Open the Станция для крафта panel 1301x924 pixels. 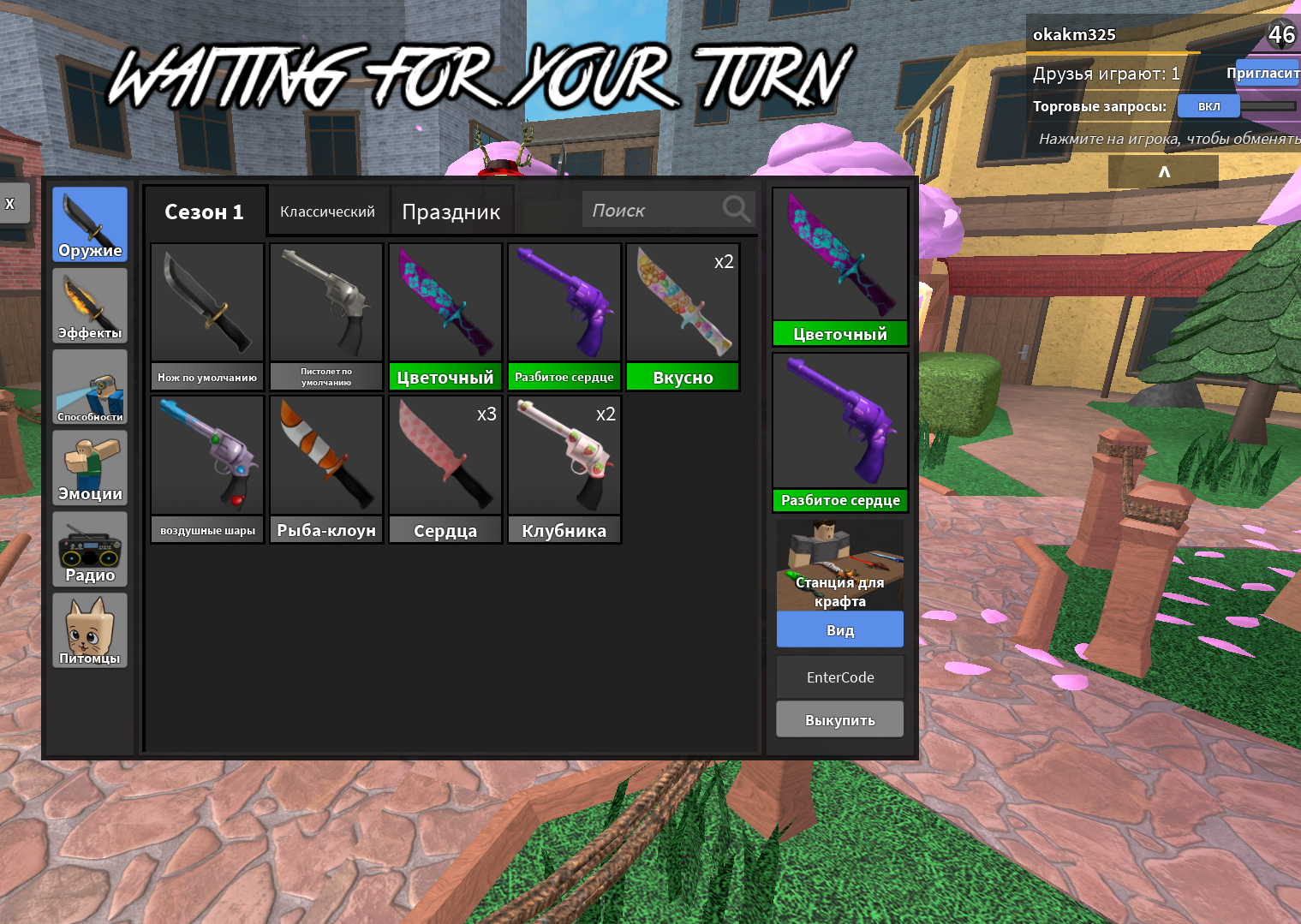click(839, 565)
